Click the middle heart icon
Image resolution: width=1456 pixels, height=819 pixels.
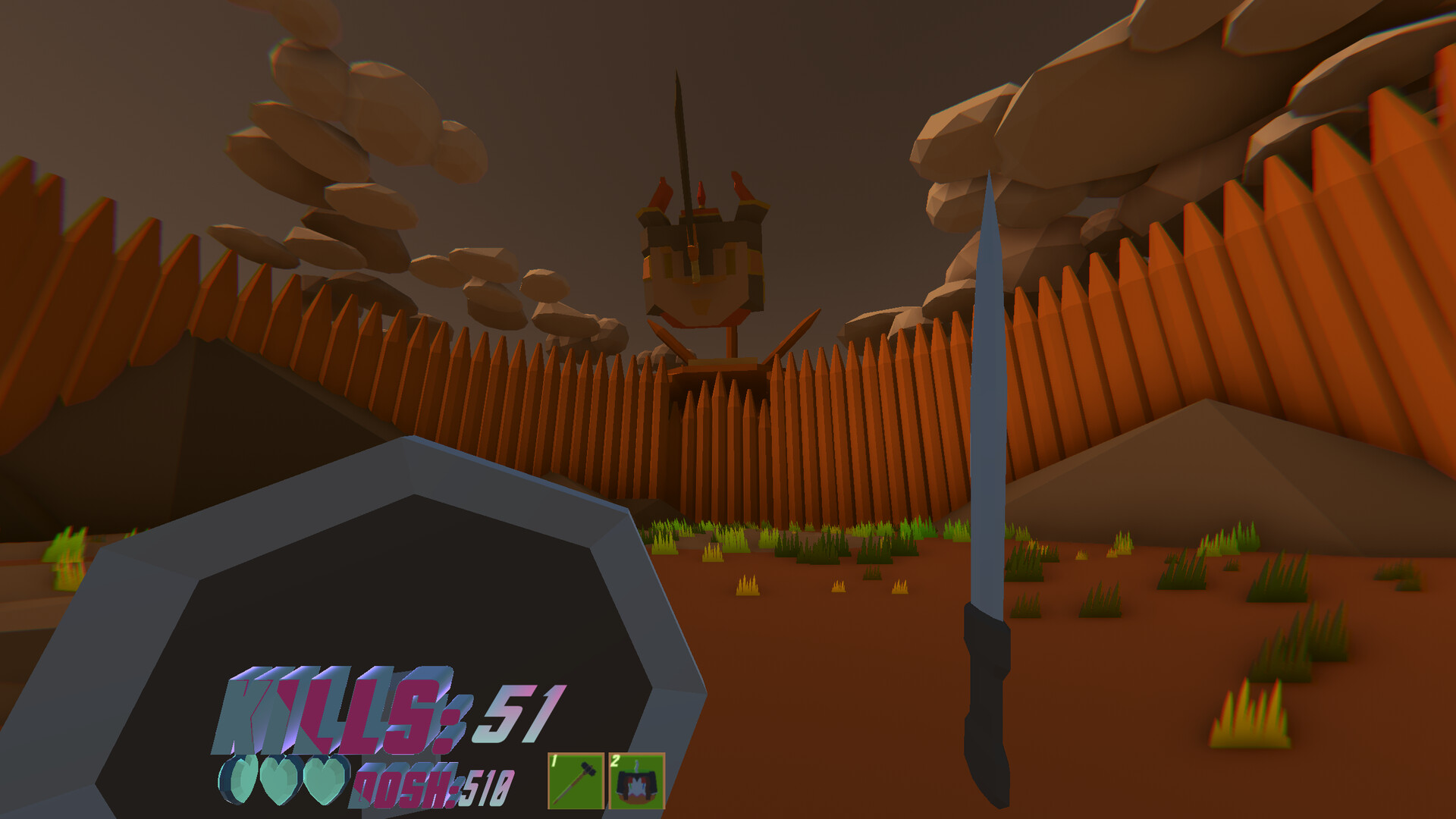point(279,777)
